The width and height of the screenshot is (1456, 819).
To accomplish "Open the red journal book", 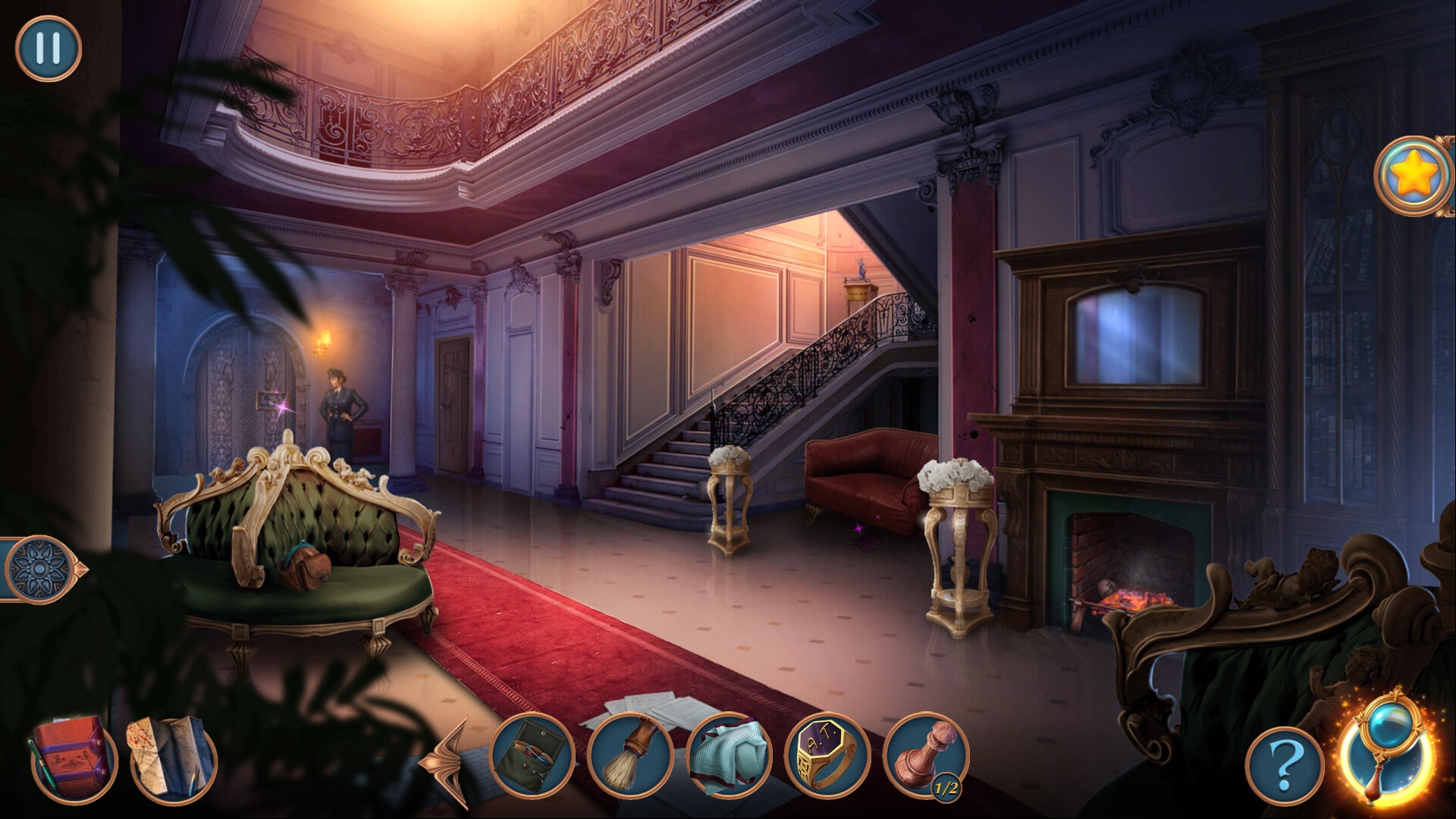I will click(x=74, y=758).
